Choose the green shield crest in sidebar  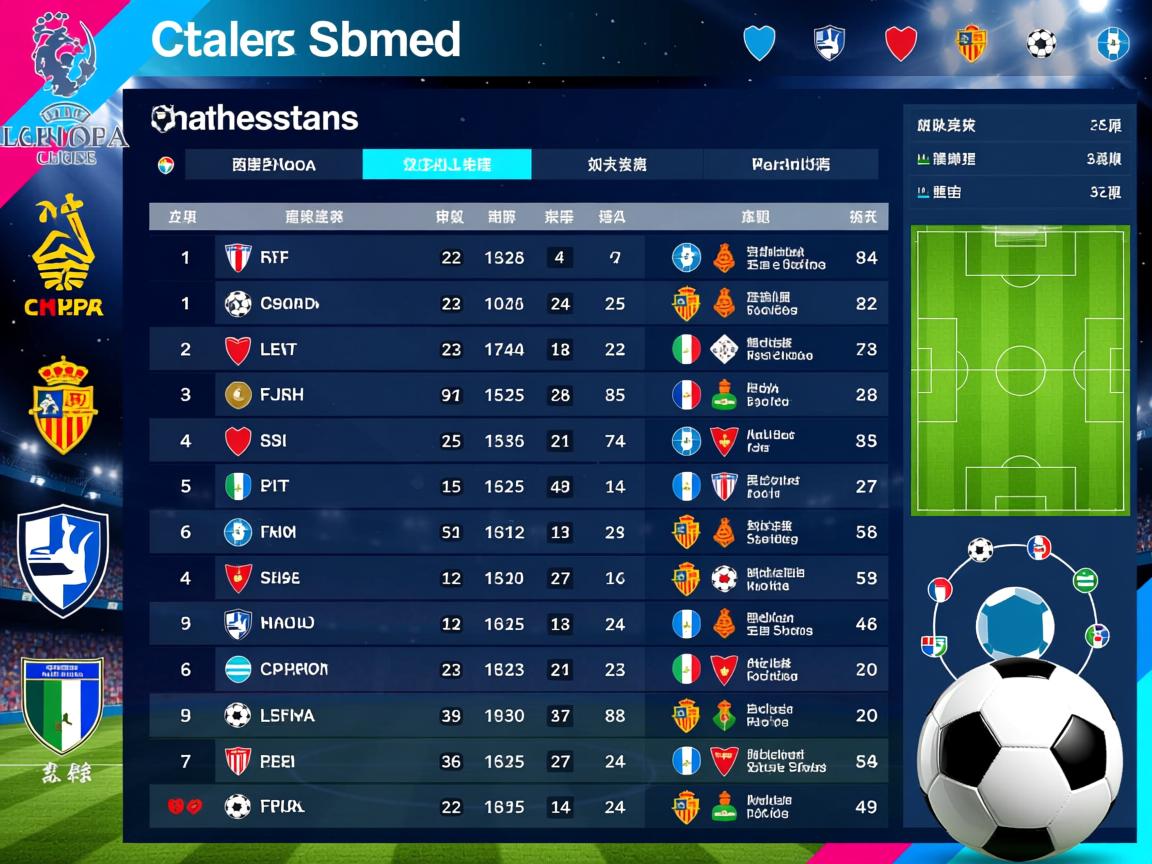tap(63, 704)
